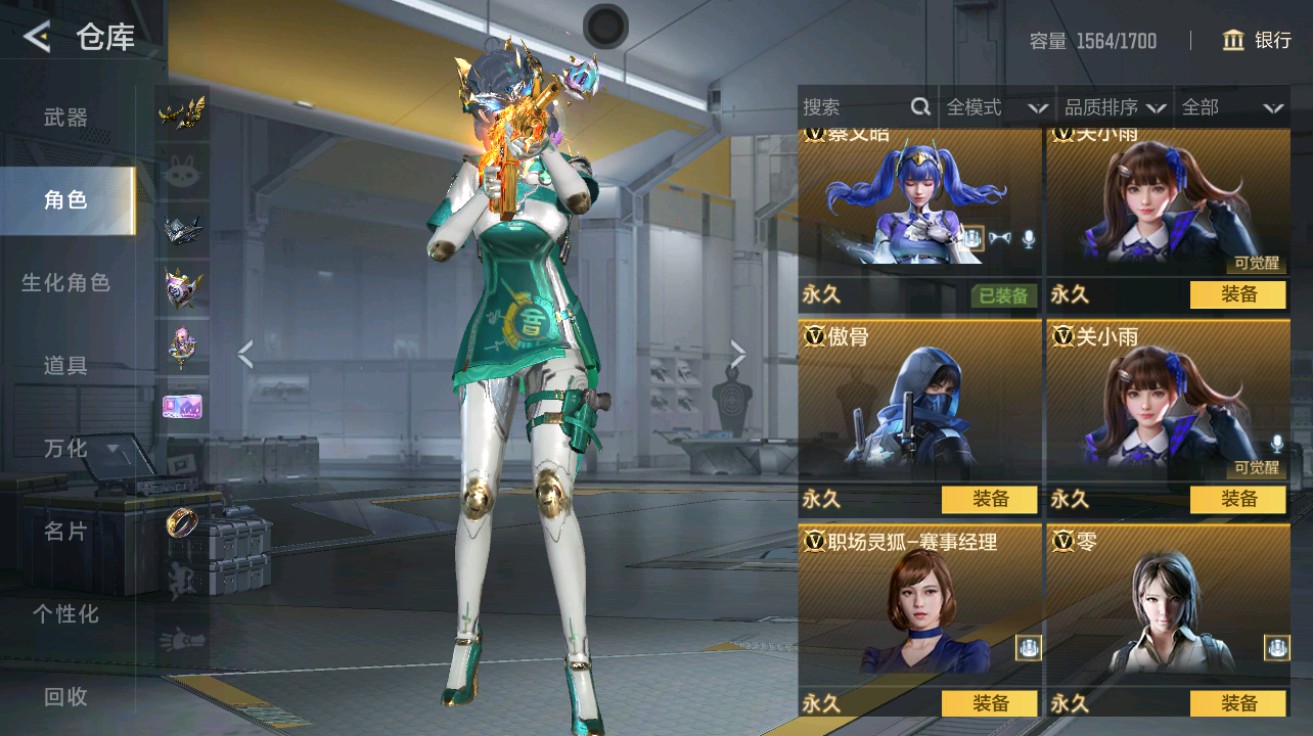Rotate character preview with left arrow

245,353
